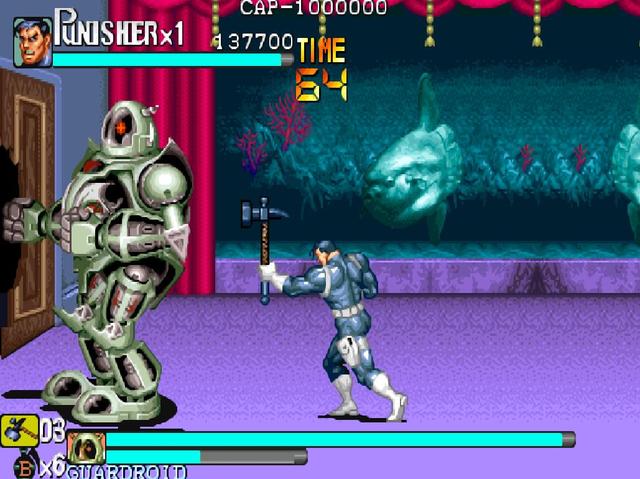Viewport: 640px width, 479px height.
Task: Activate the grenade bomb icon
Action: tap(23, 467)
